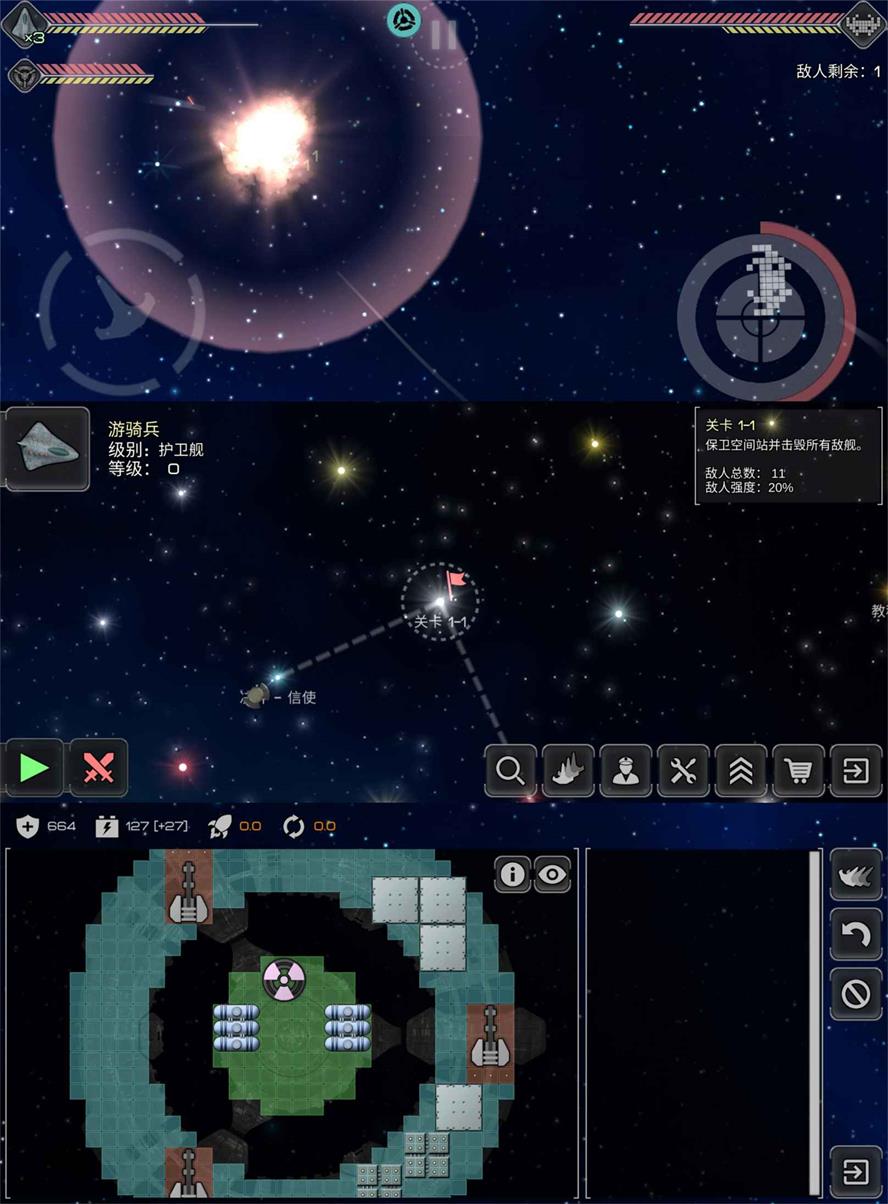The image size is (888, 1204).
Task: Open the magnifying glass search tool
Action: click(510, 771)
